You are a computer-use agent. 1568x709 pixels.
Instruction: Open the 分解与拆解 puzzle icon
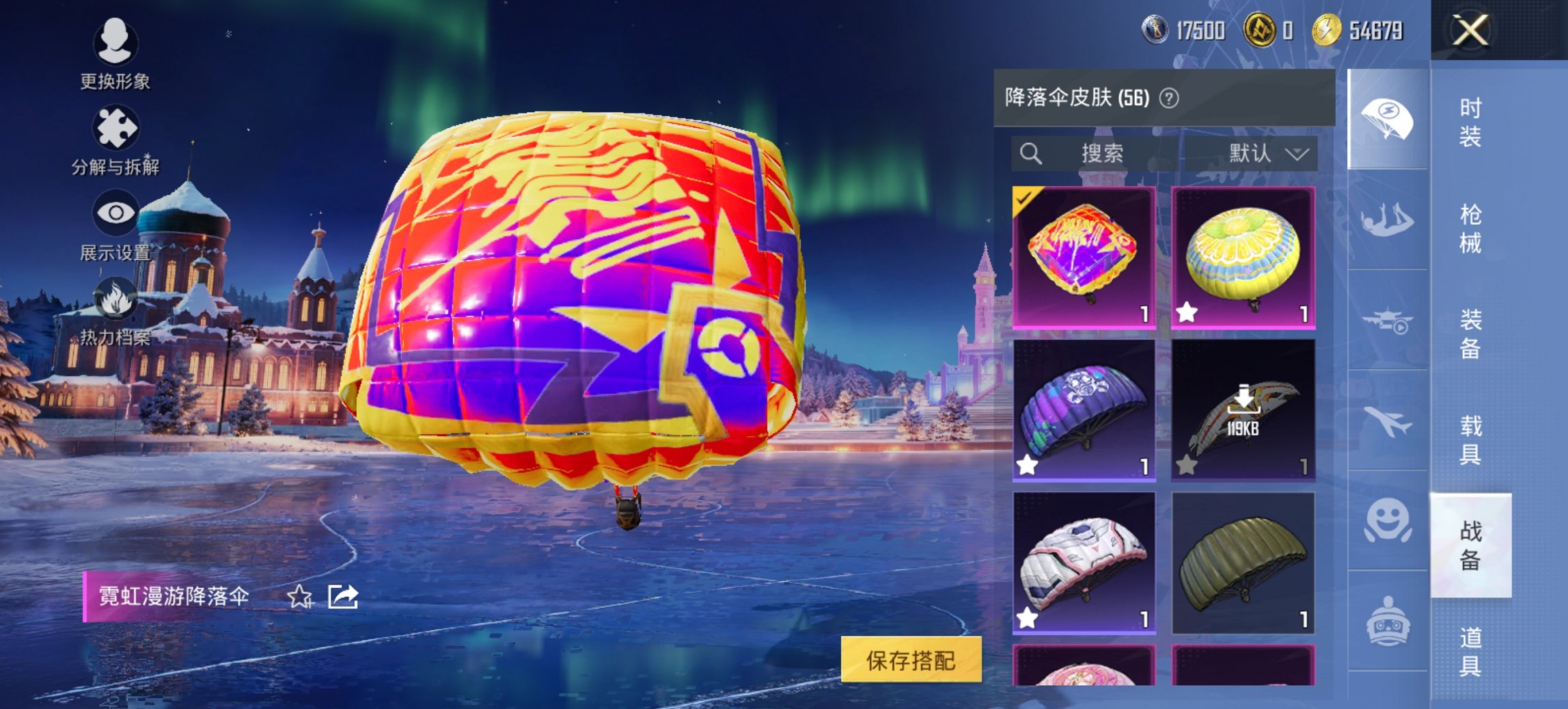pyautogui.click(x=116, y=126)
